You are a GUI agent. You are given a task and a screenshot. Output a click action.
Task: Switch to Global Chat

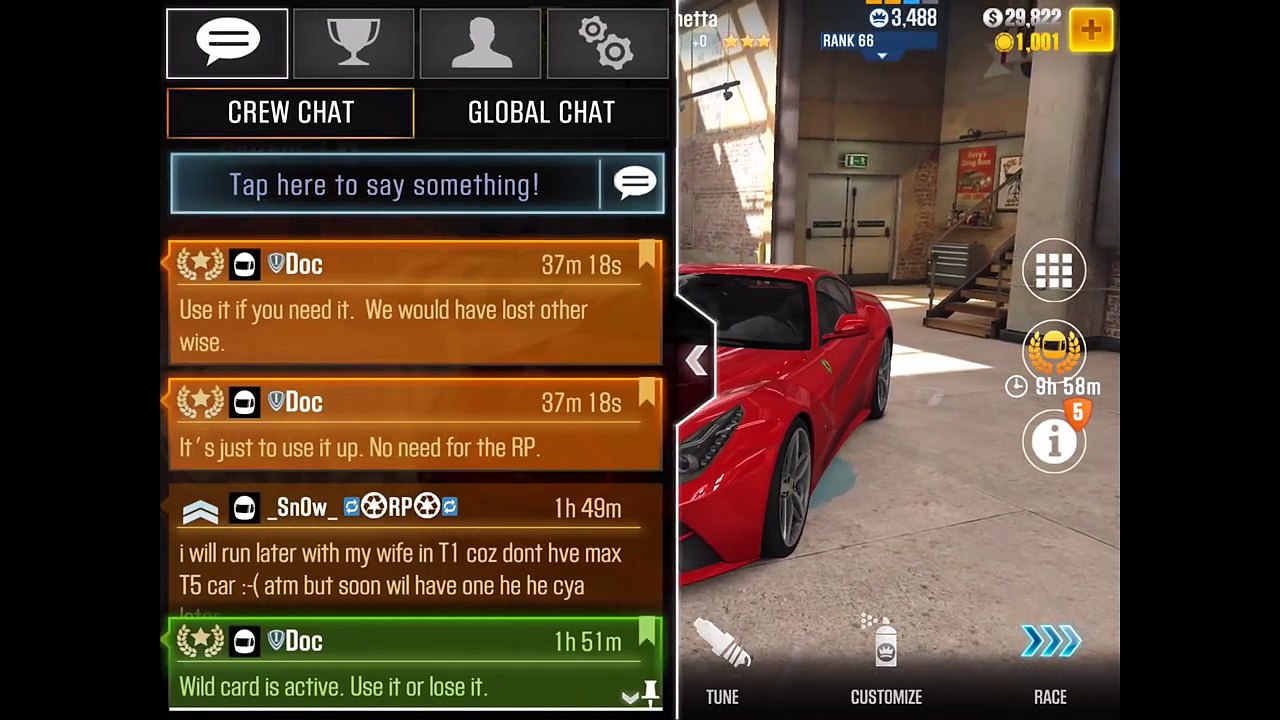coord(541,113)
